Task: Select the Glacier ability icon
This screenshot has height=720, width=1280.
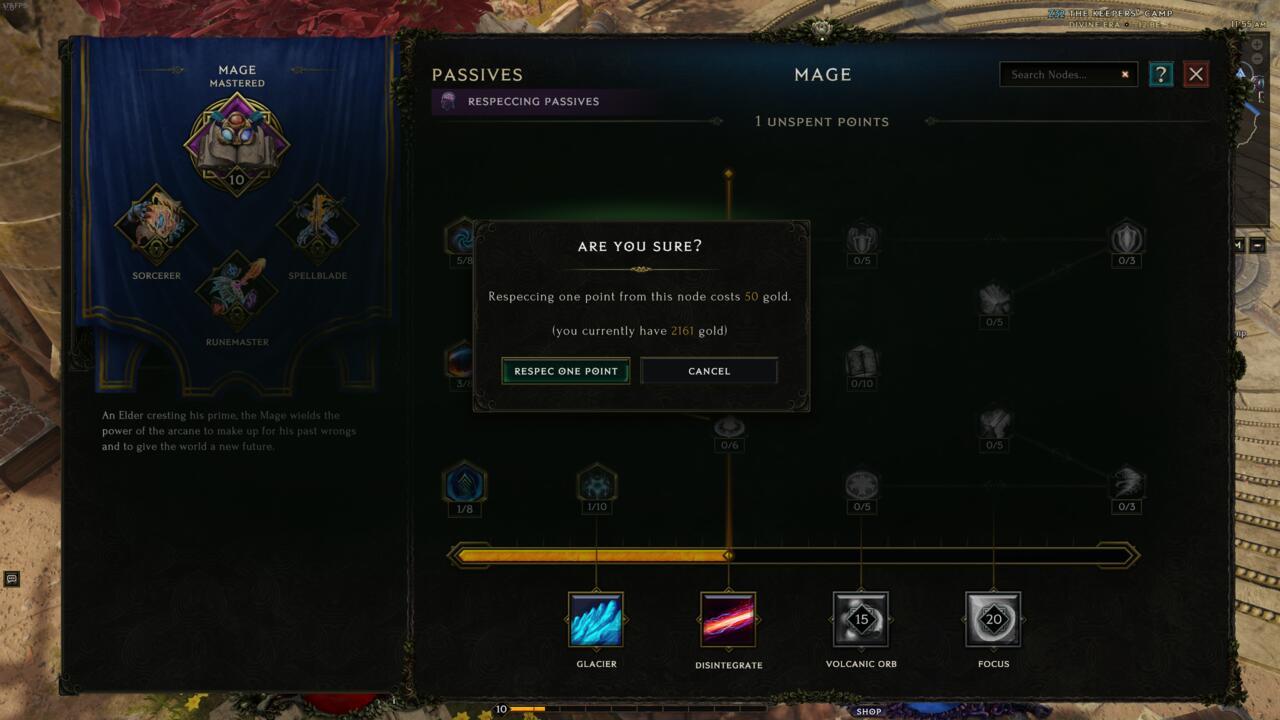Action: (596, 621)
